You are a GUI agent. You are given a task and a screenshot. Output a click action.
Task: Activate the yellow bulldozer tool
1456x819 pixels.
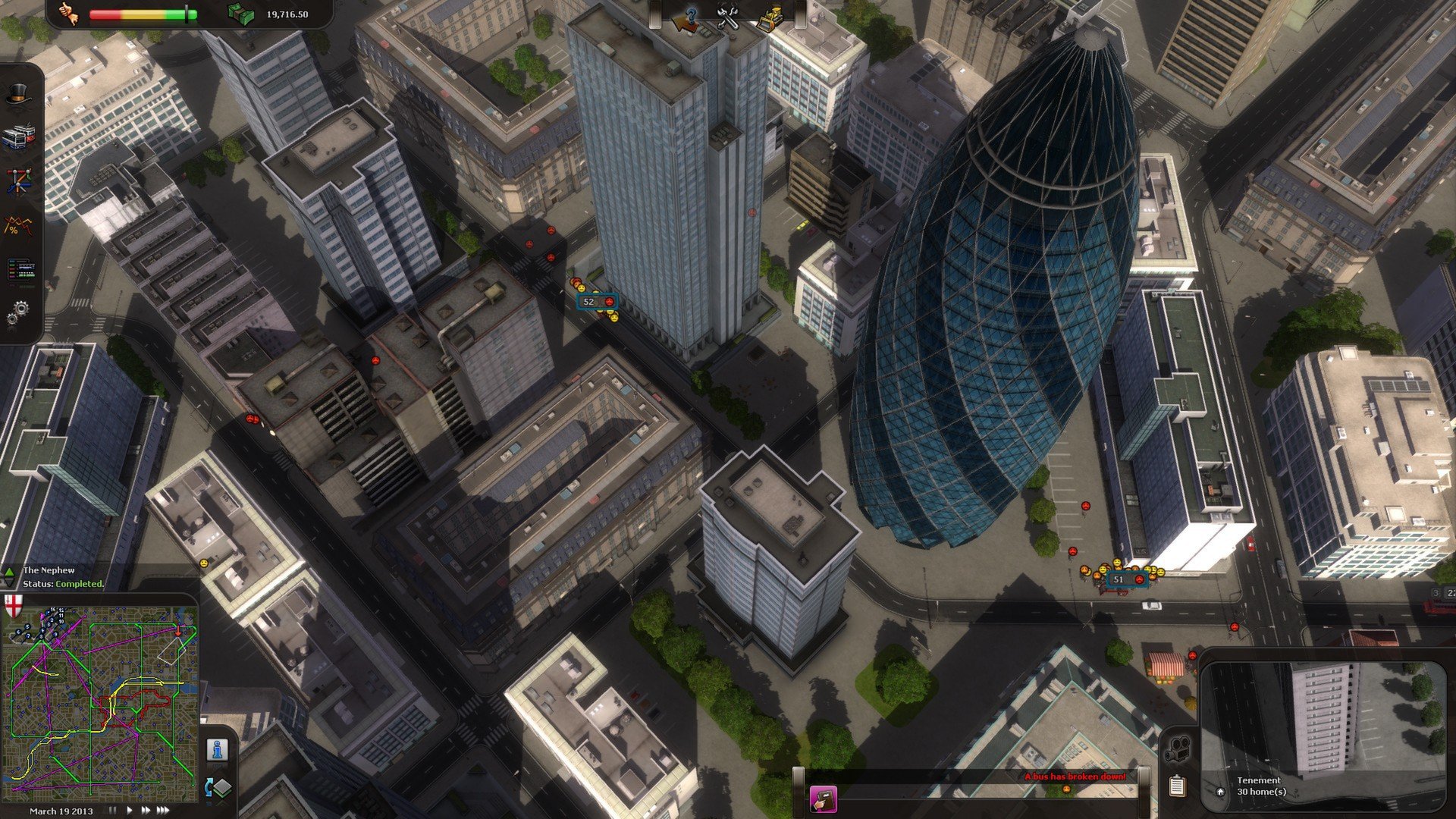point(770,18)
